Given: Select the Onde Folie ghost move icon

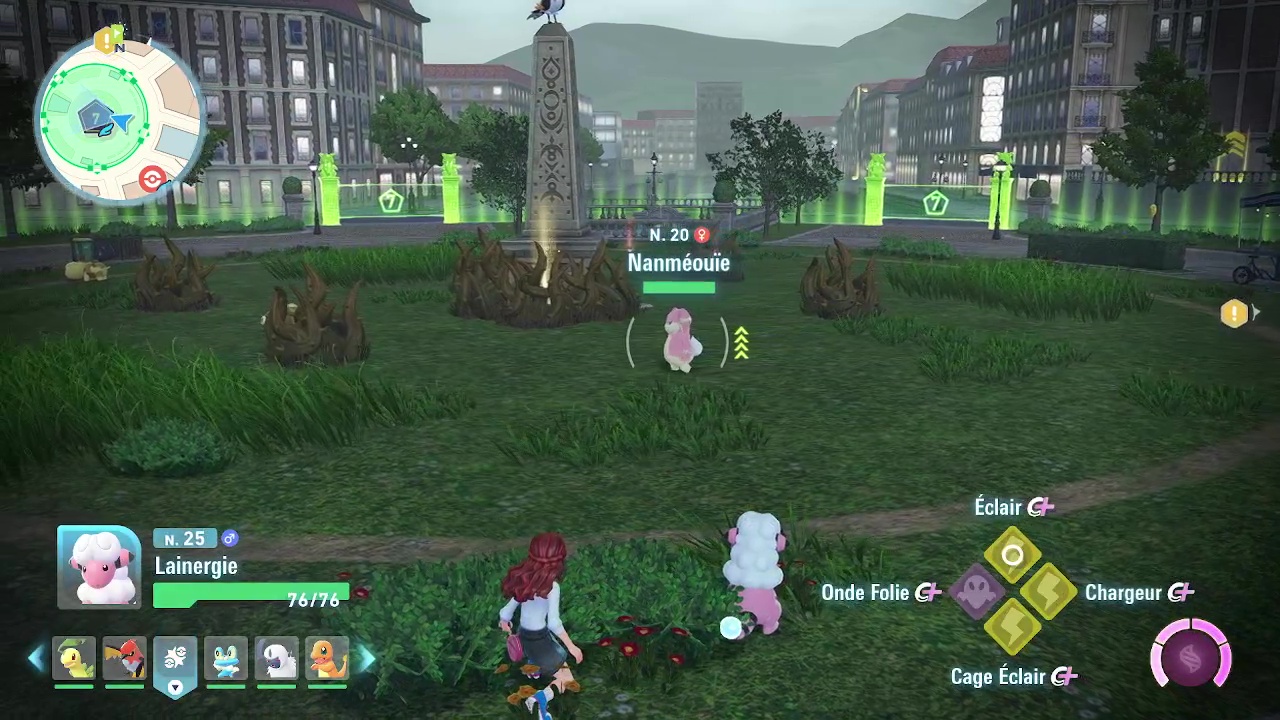Looking at the screenshot, I should click(978, 592).
